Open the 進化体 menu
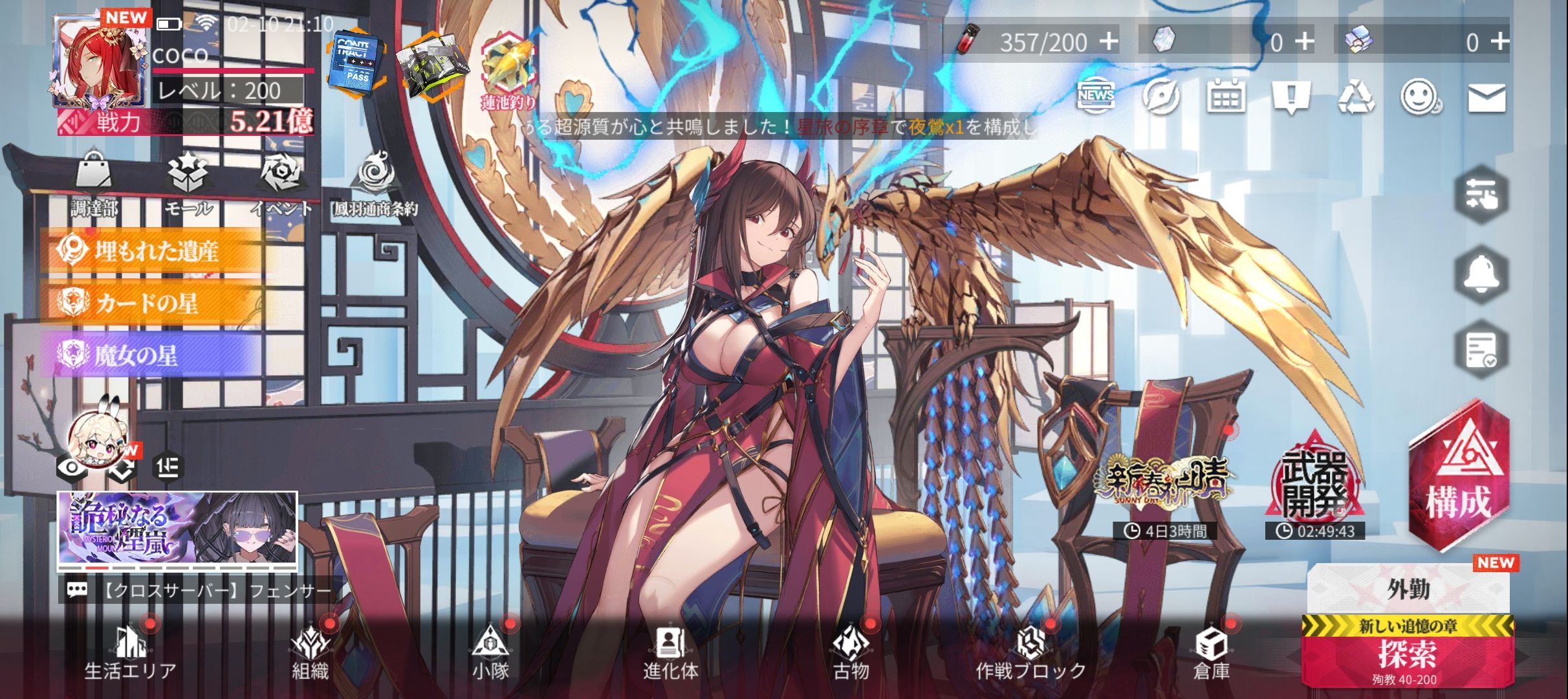Viewport: 1568px width, 699px height. click(x=671, y=654)
